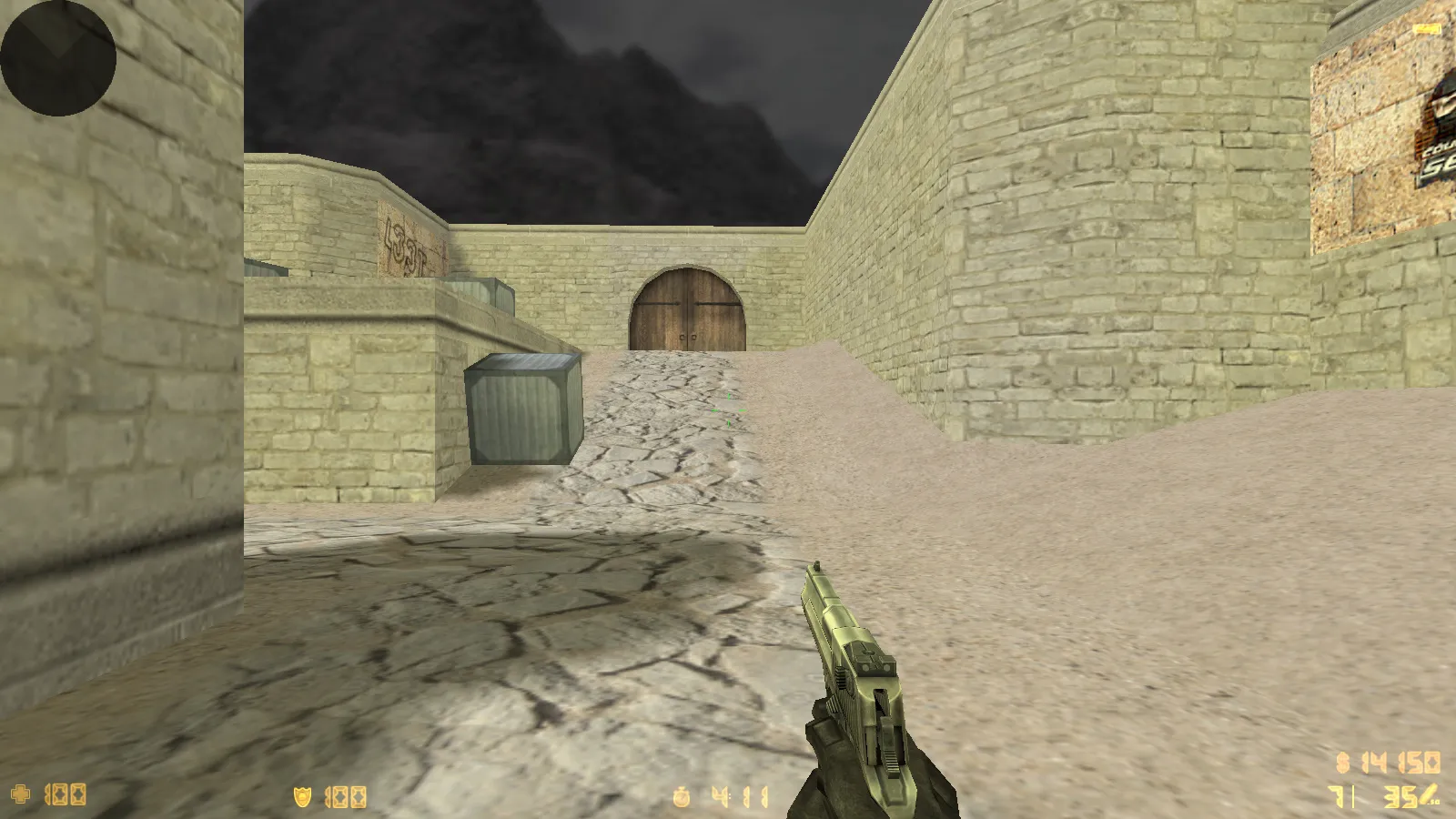Click the crosshair at screen center
The image size is (1456, 819).
728,409
